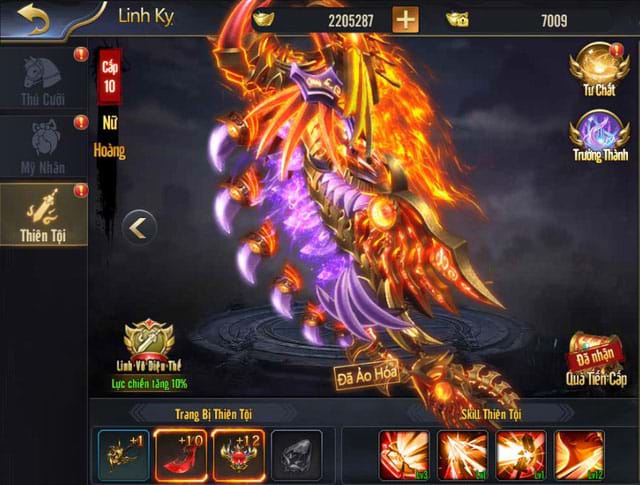Choose the Lv12 flame slash skill icon

pyautogui.click(x=579, y=455)
